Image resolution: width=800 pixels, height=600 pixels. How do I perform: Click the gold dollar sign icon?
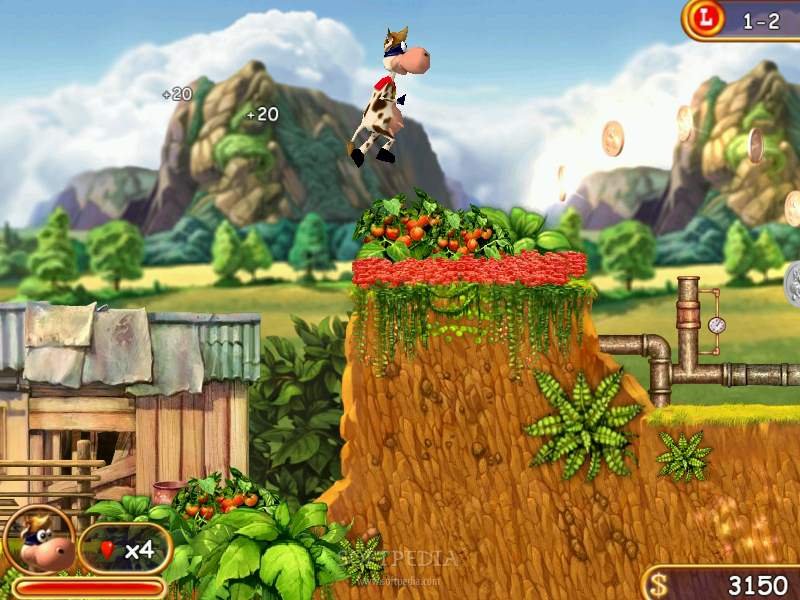coord(657,583)
